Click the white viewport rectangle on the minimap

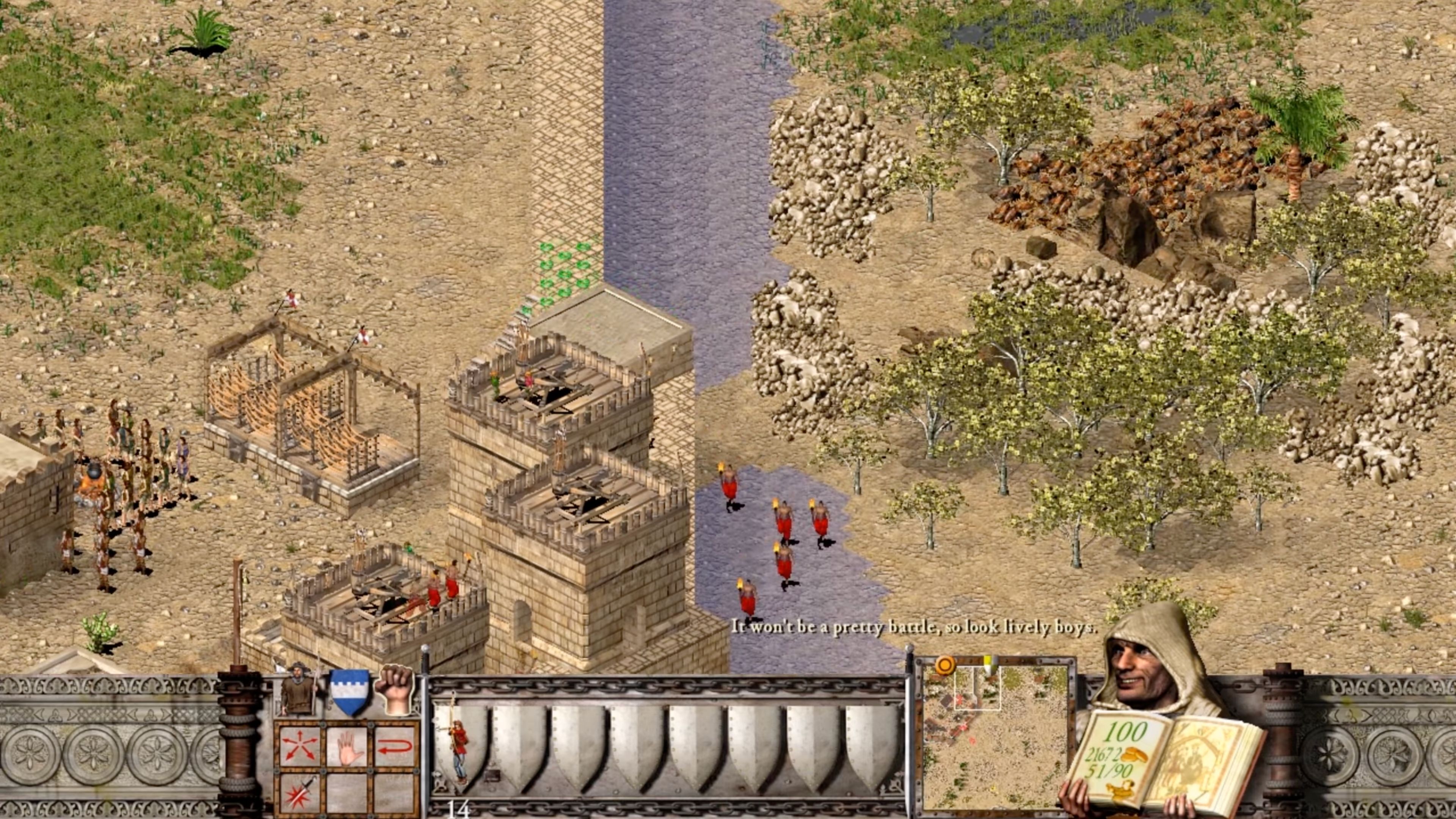point(978,688)
